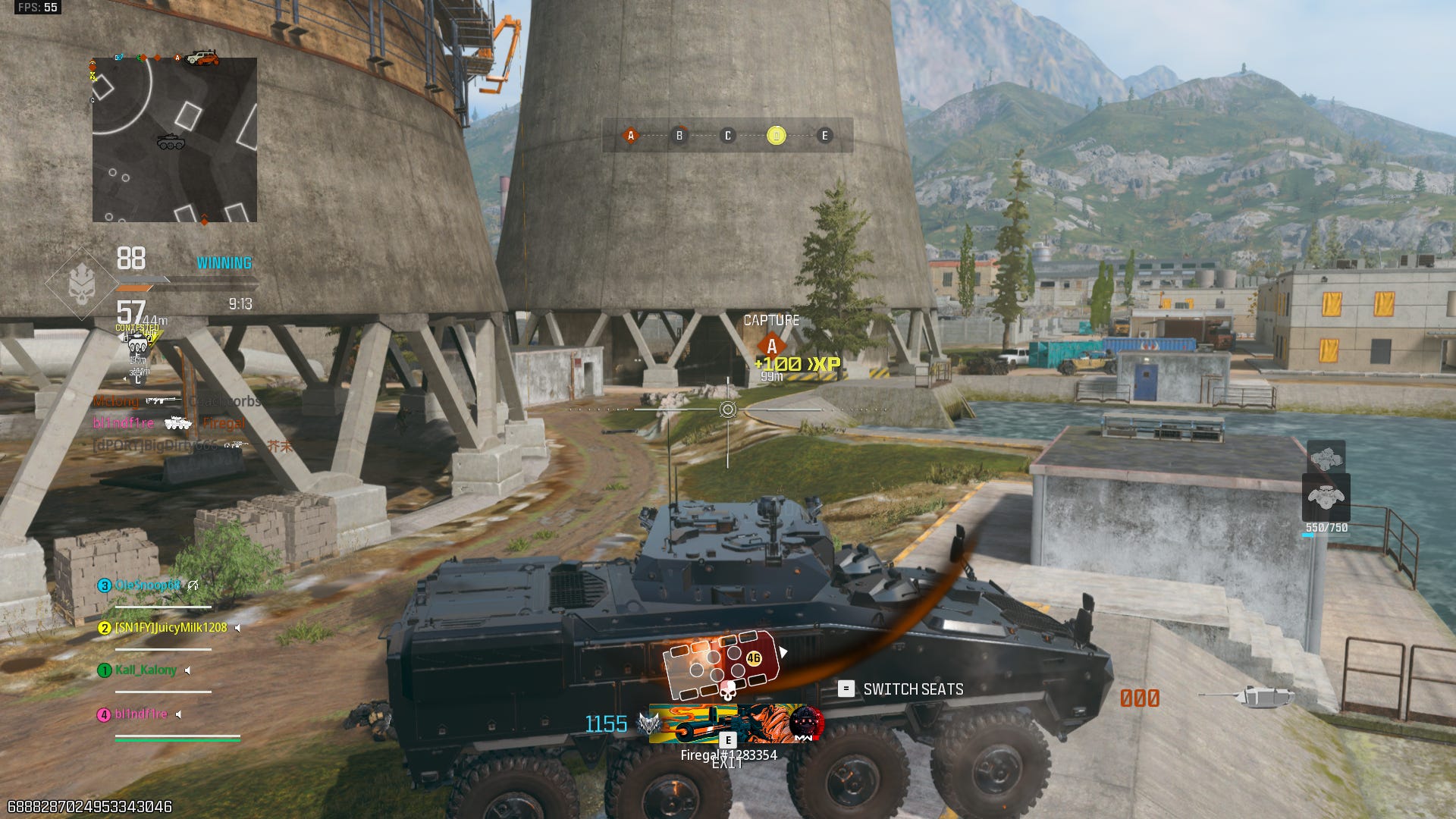Screen dimensions: 1456x819
Task: Select objective flag A in the top bar
Action: point(630,136)
